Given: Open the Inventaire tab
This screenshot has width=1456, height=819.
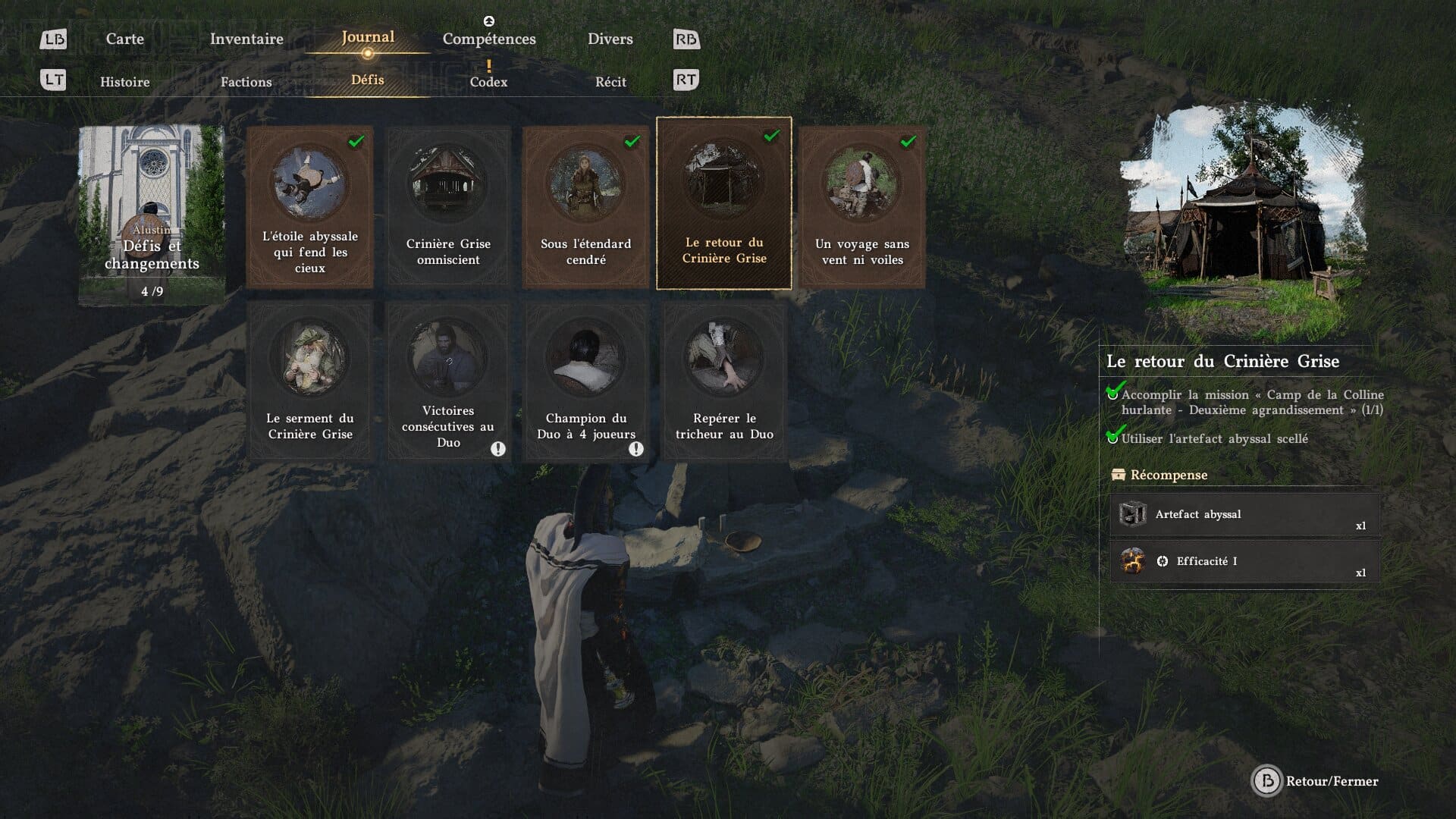Looking at the screenshot, I should [x=246, y=39].
